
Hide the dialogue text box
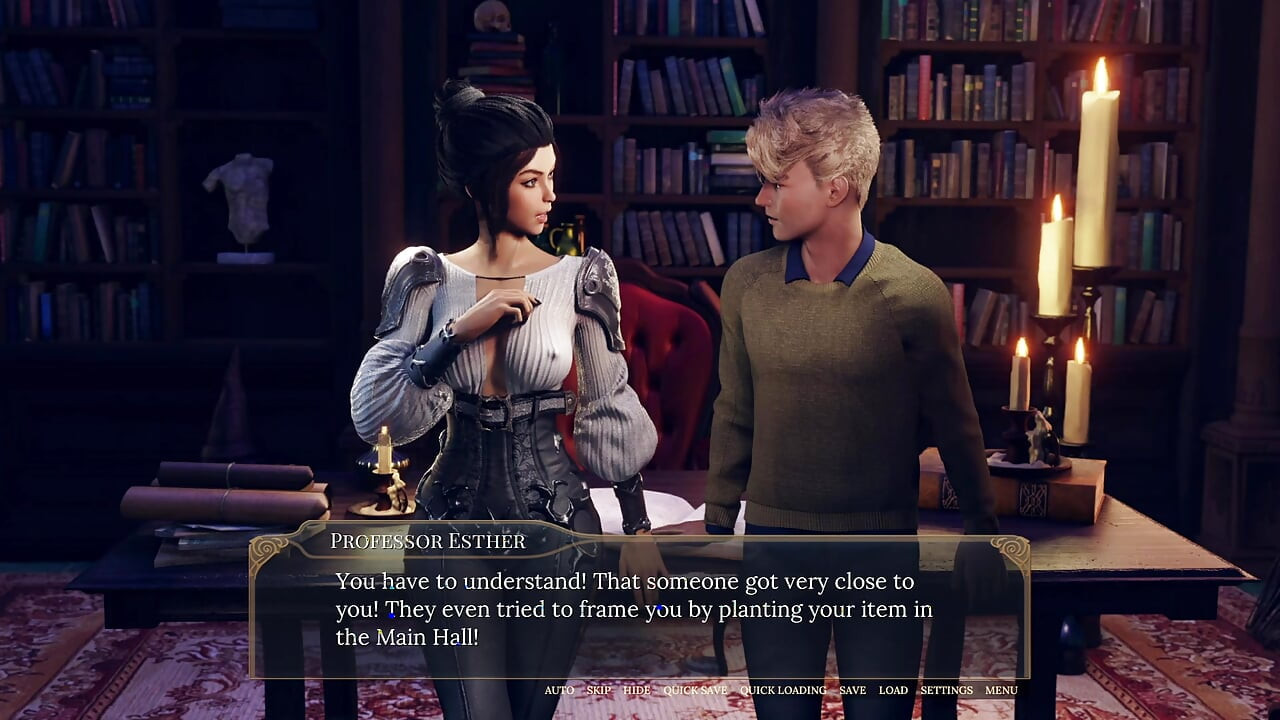[636, 690]
